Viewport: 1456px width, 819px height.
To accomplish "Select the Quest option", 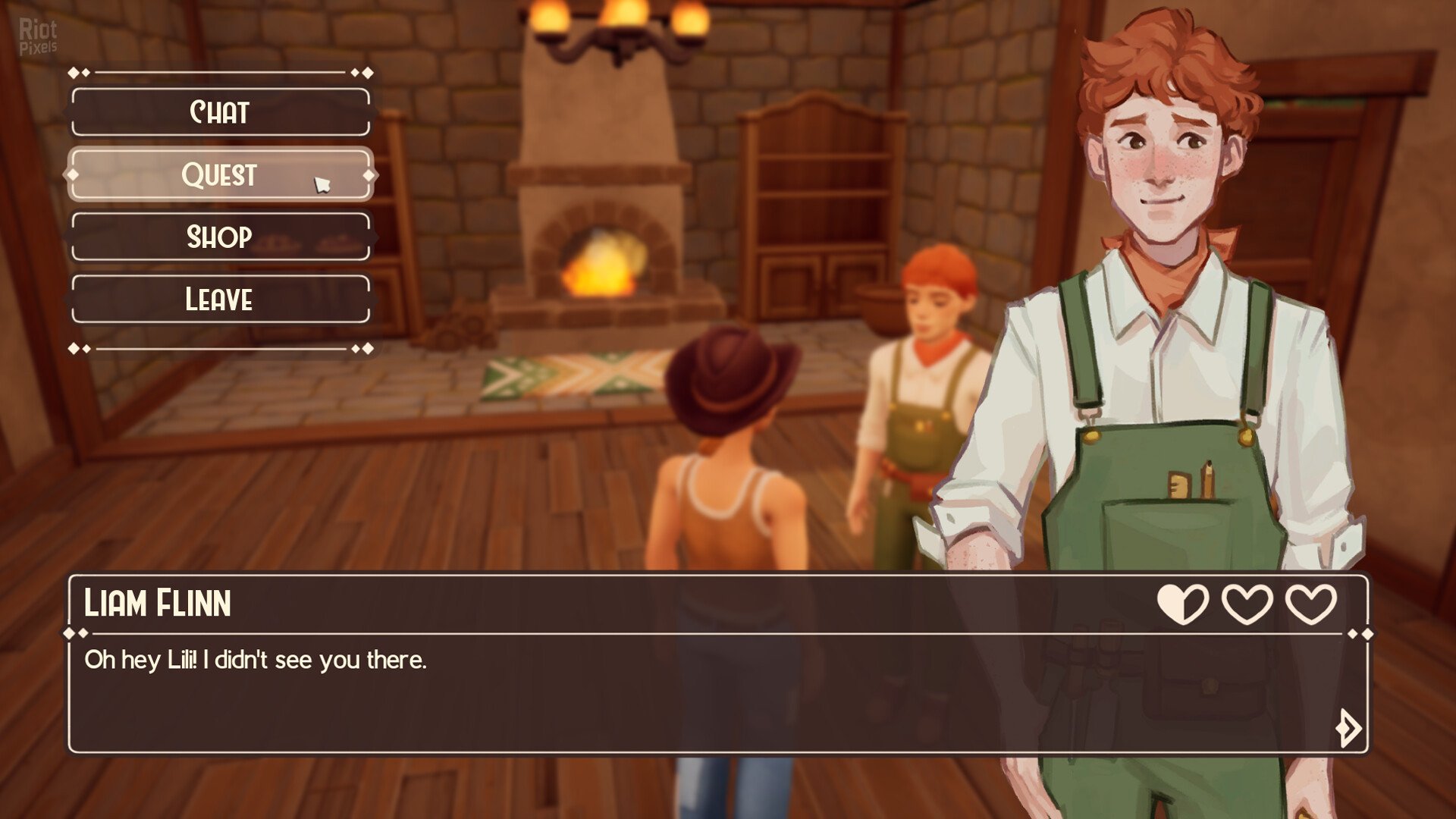I will [220, 174].
